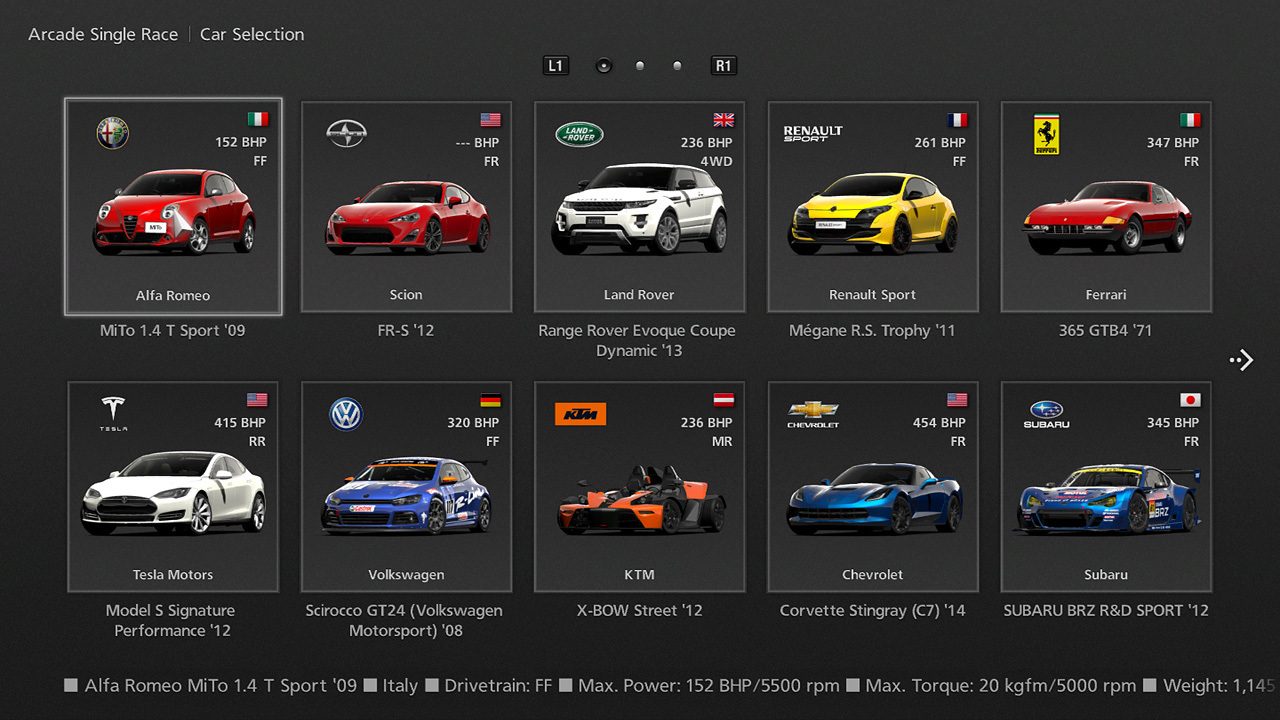This screenshot has width=1280, height=720.
Task: Select the Land Rover oval logo
Action: point(577,132)
